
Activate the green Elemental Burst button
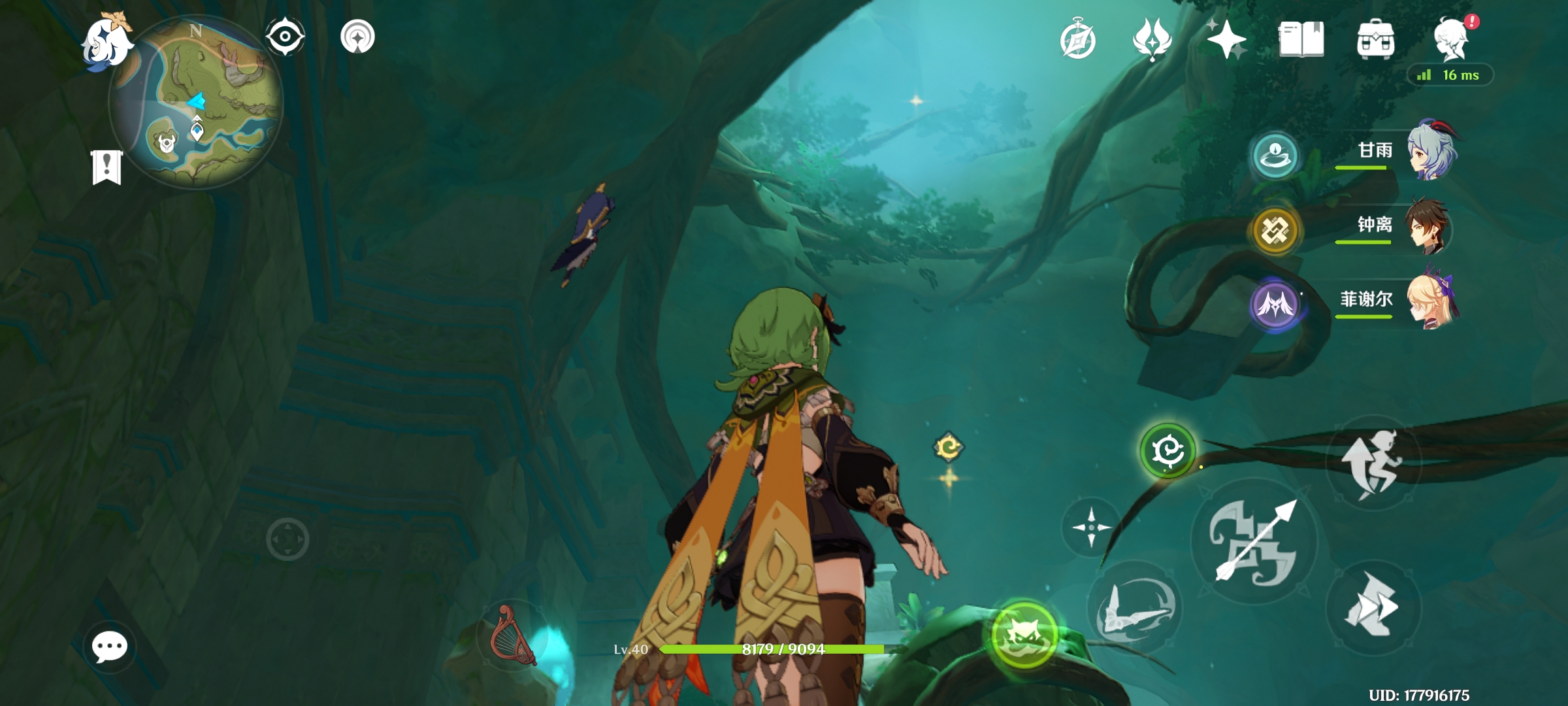click(1024, 634)
